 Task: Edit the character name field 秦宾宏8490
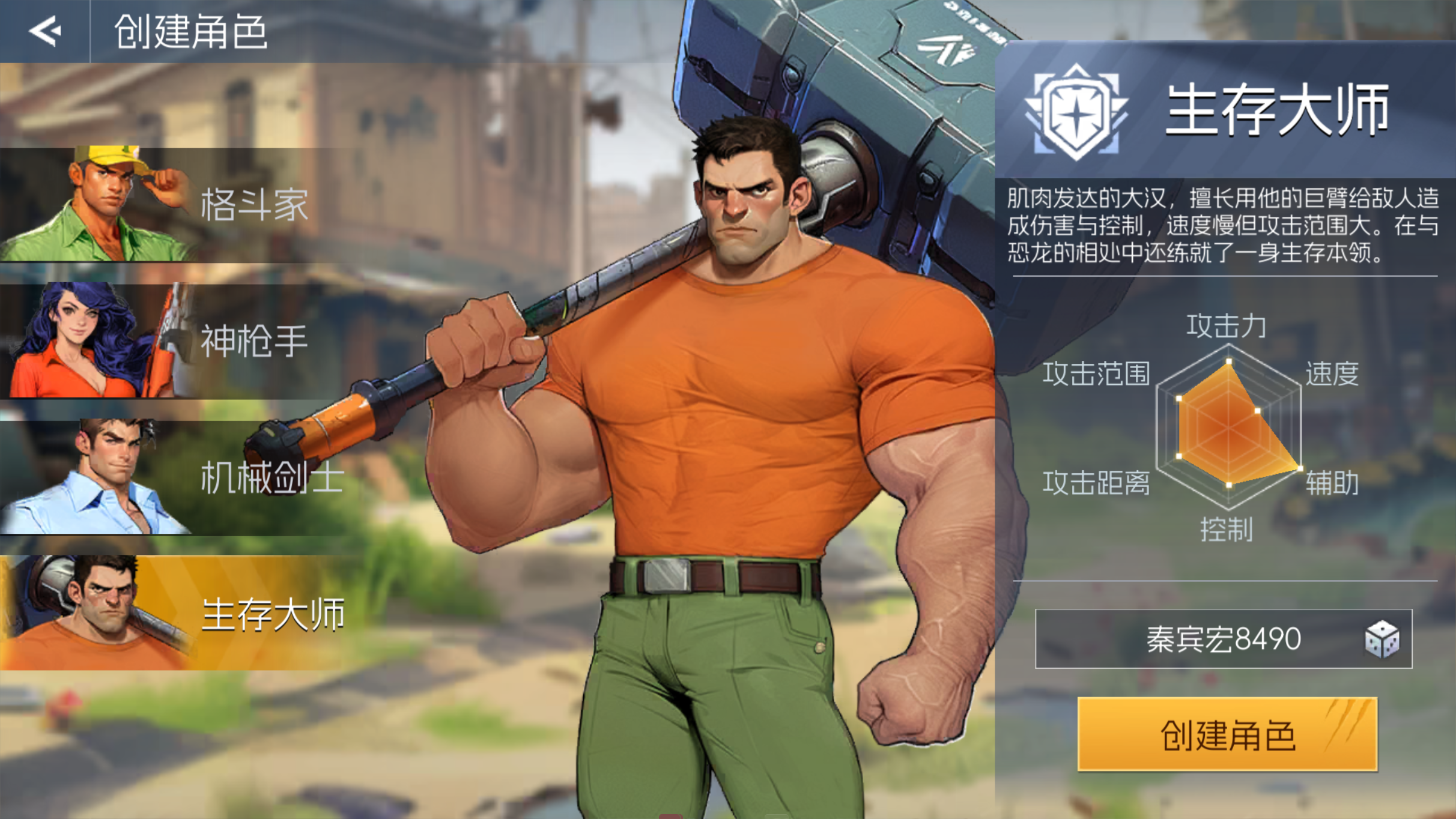click(1223, 639)
